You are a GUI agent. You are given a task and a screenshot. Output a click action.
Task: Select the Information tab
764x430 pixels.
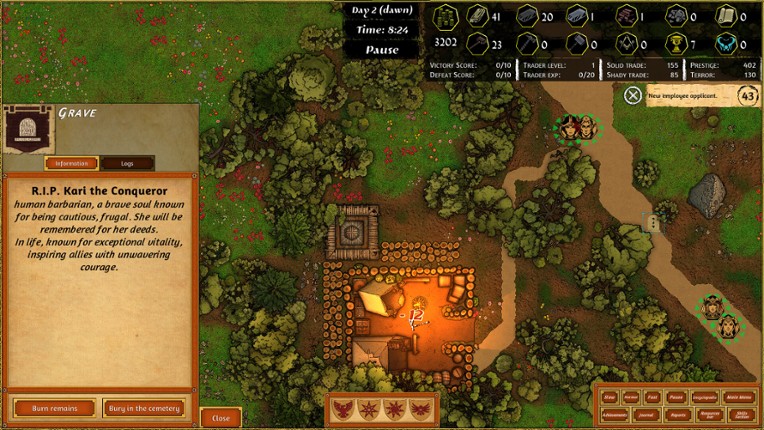pyautogui.click(x=71, y=163)
